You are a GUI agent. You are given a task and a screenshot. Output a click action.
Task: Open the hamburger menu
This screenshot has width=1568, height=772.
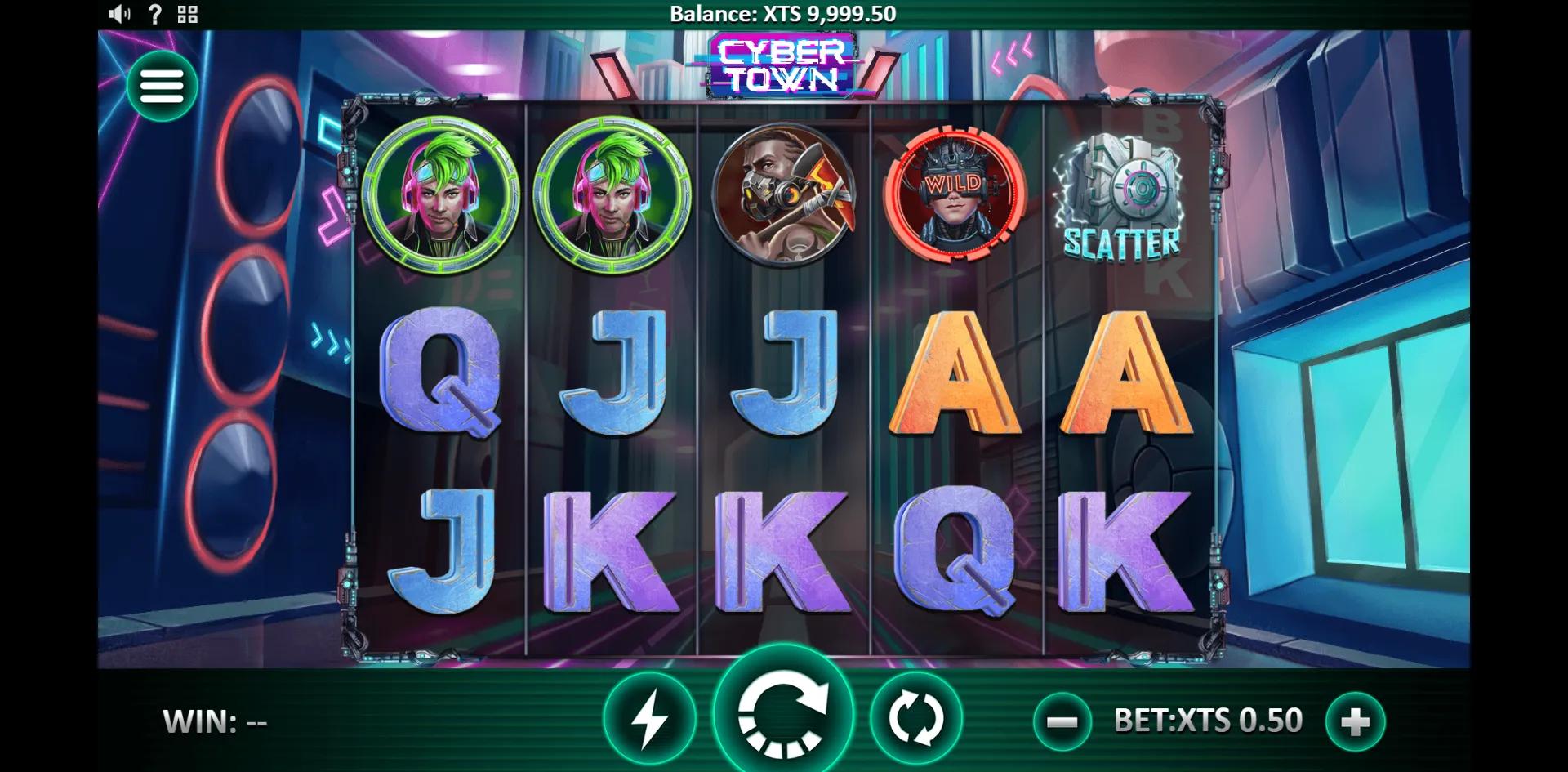[163, 87]
